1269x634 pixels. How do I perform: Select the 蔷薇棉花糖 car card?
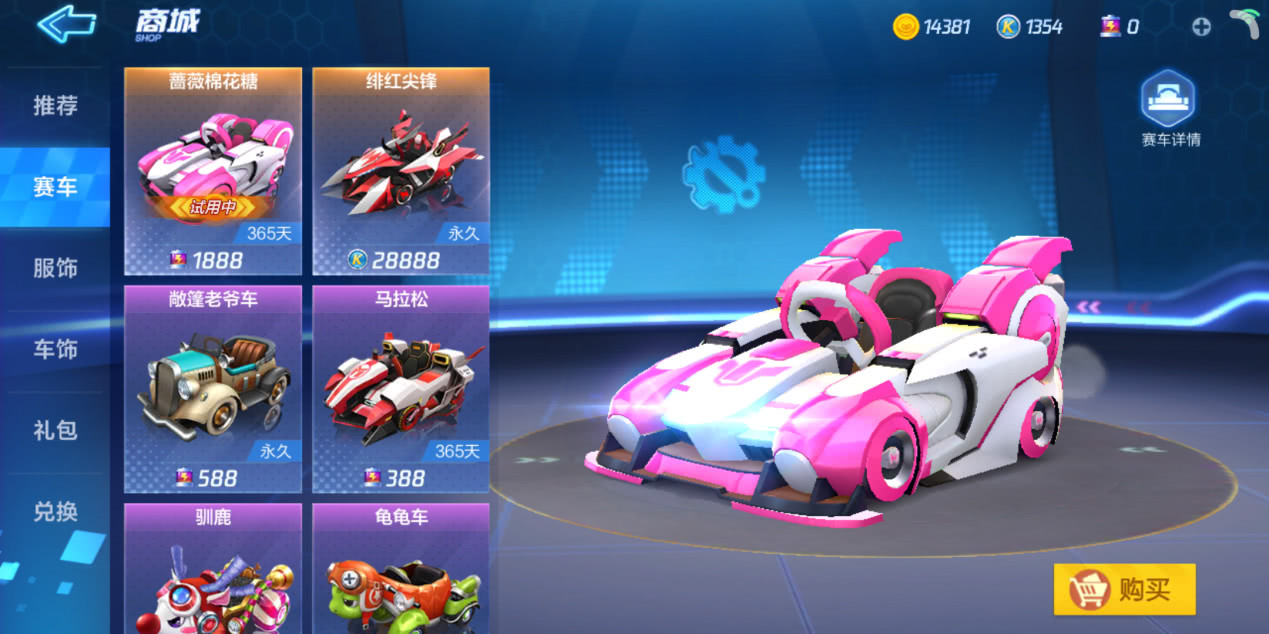pos(213,170)
